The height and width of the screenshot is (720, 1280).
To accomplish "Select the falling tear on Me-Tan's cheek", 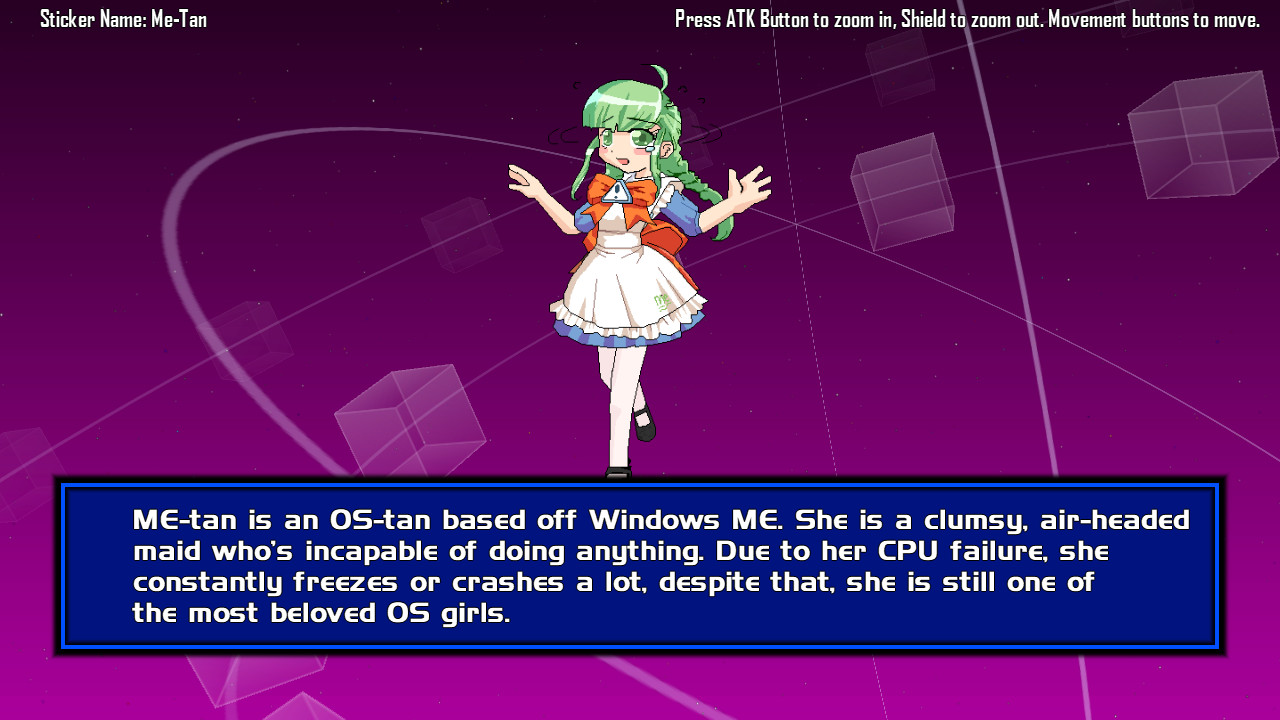I will coord(651,148).
